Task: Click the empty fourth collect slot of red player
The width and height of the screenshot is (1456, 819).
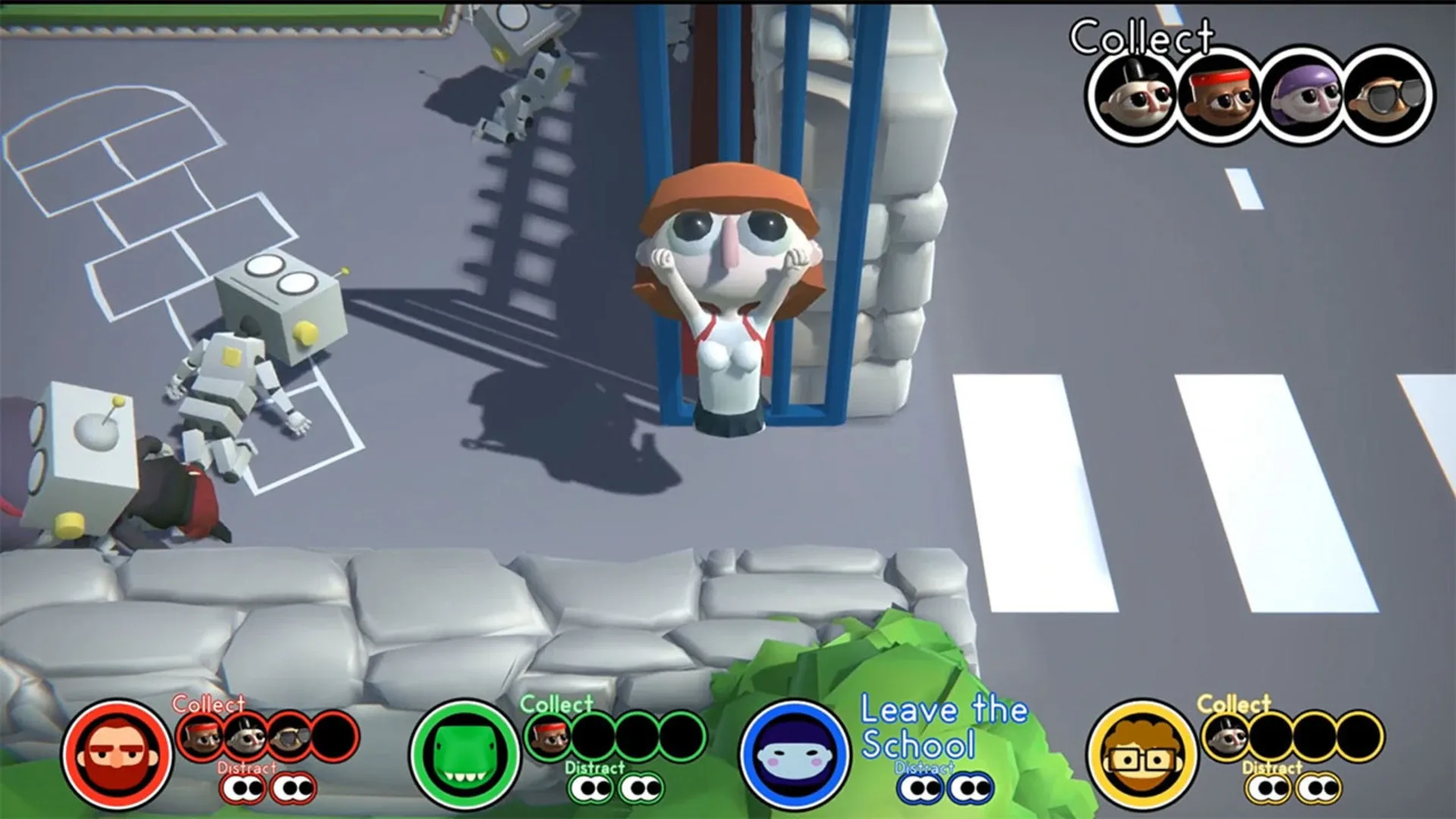Action: [x=334, y=738]
